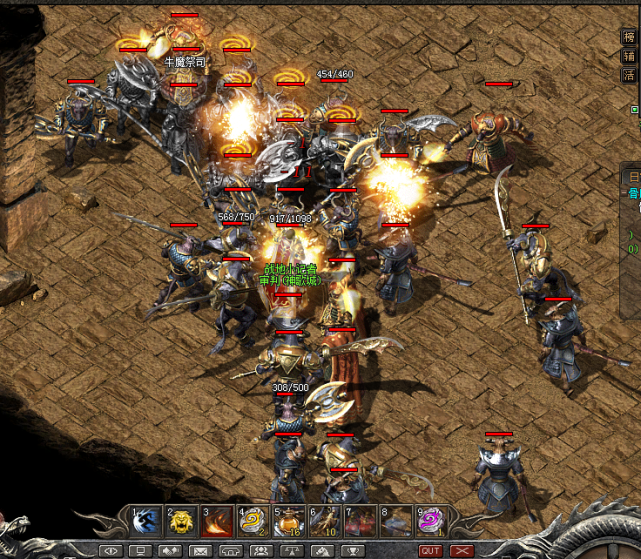This screenshot has width=641, height=559.
Task: Click the monitor icon toolbar button
Action: [x=141, y=551]
